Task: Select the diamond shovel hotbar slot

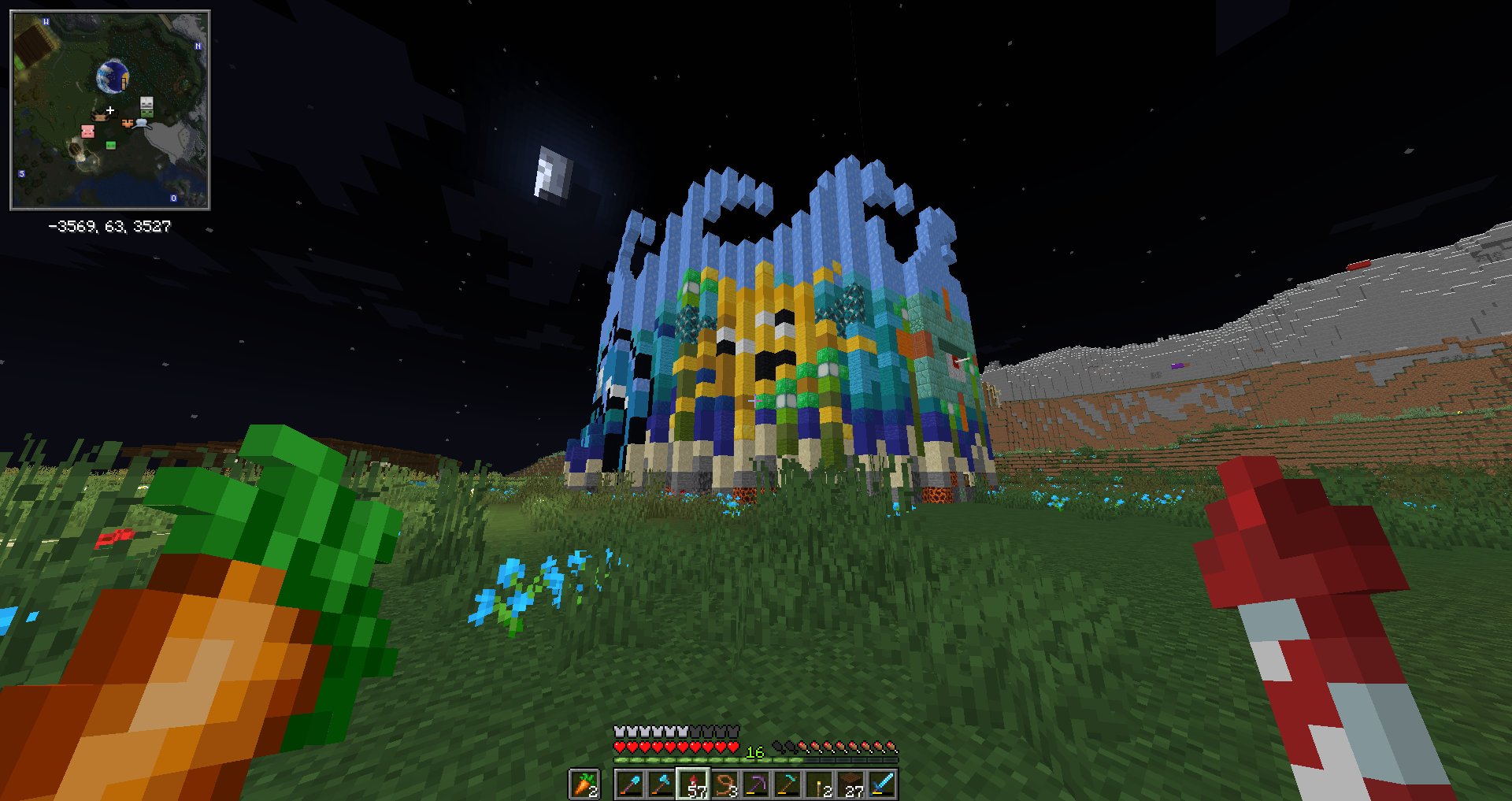Action: coord(630,784)
